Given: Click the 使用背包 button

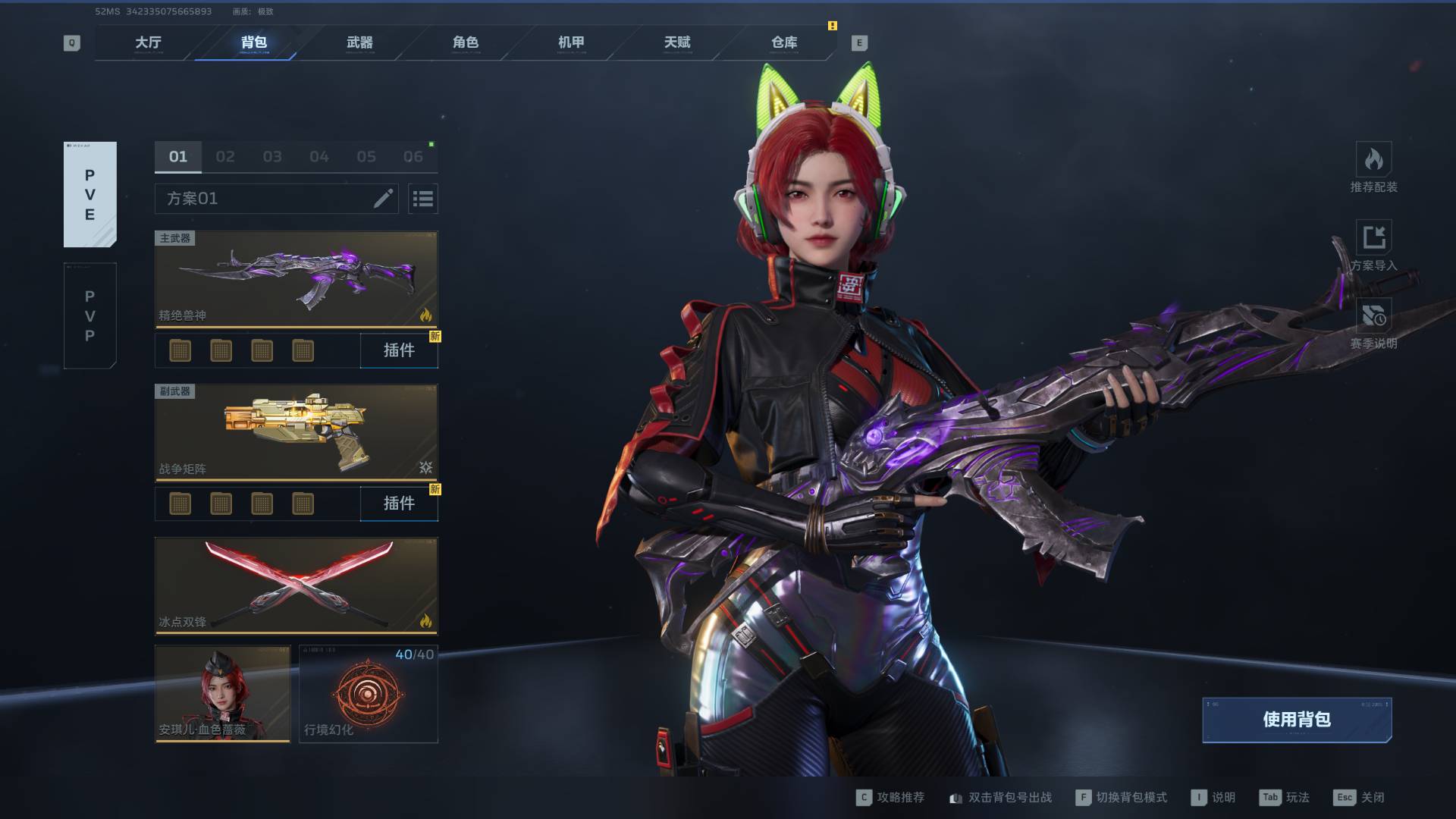Looking at the screenshot, I should (x=1297, y=720).
